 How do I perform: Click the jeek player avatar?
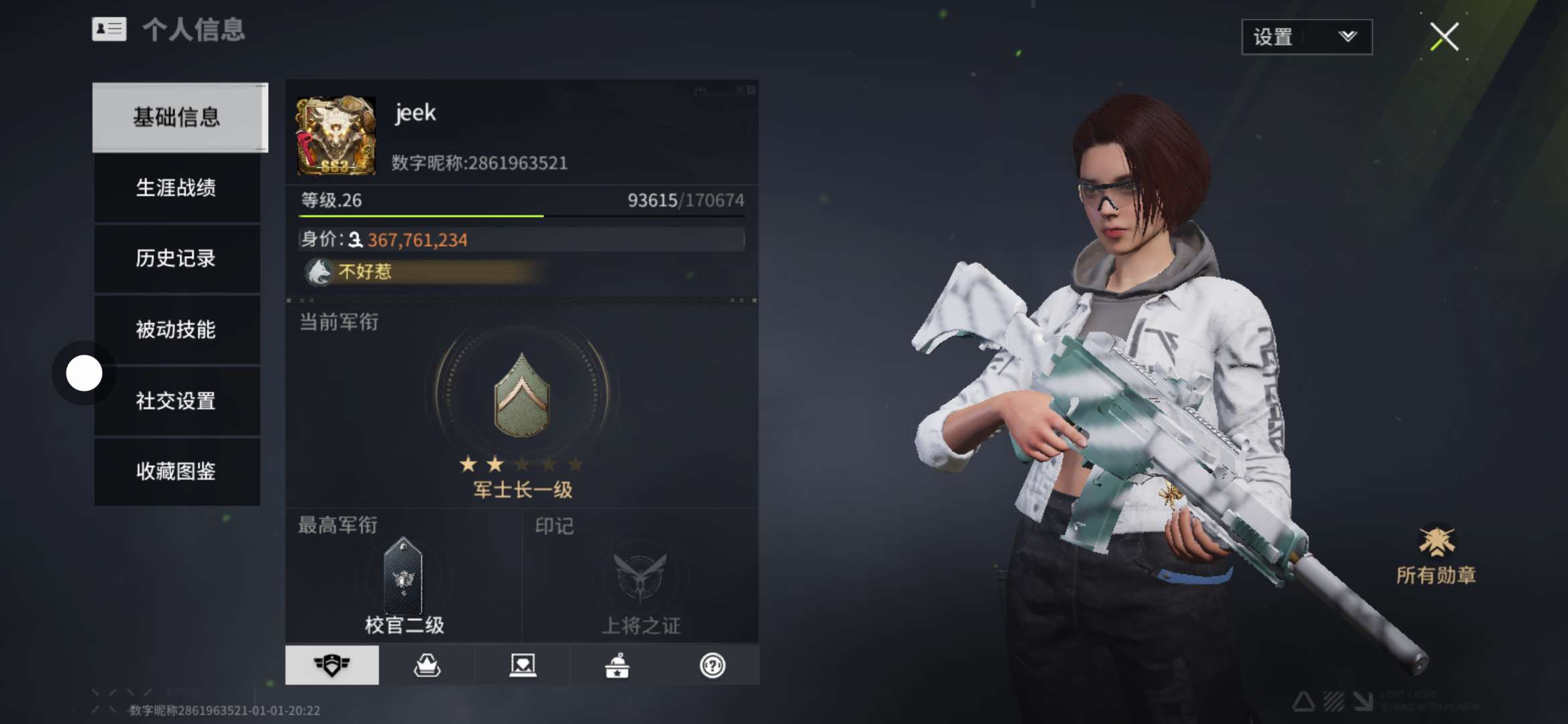click(x=336, y=136)
